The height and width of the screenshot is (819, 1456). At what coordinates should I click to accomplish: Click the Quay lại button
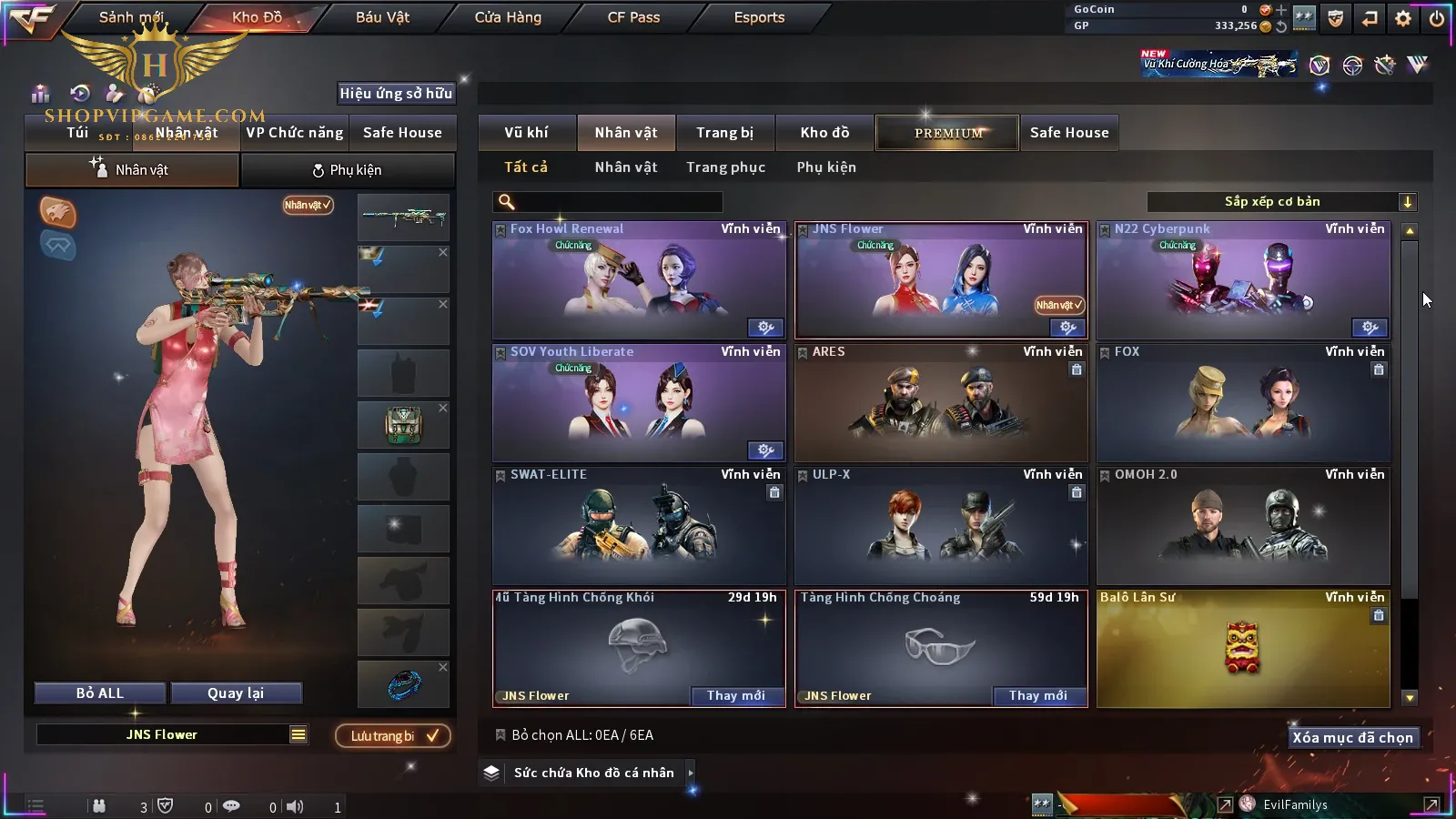(x=236, y=693)
